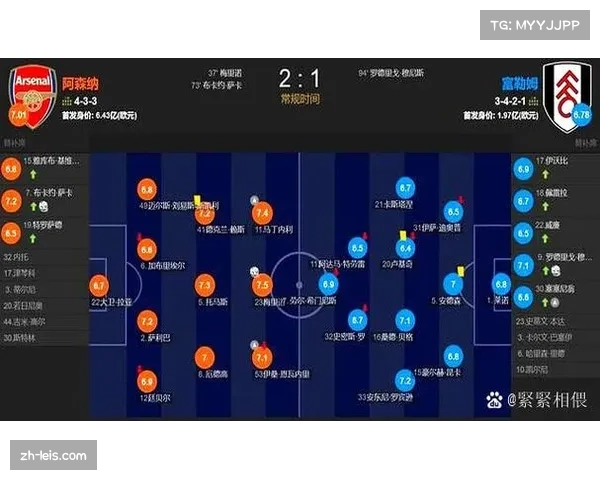600x480 pixels.
Task: Click the zh-leis.com watermark link
Action: click(x=55, y=455)
